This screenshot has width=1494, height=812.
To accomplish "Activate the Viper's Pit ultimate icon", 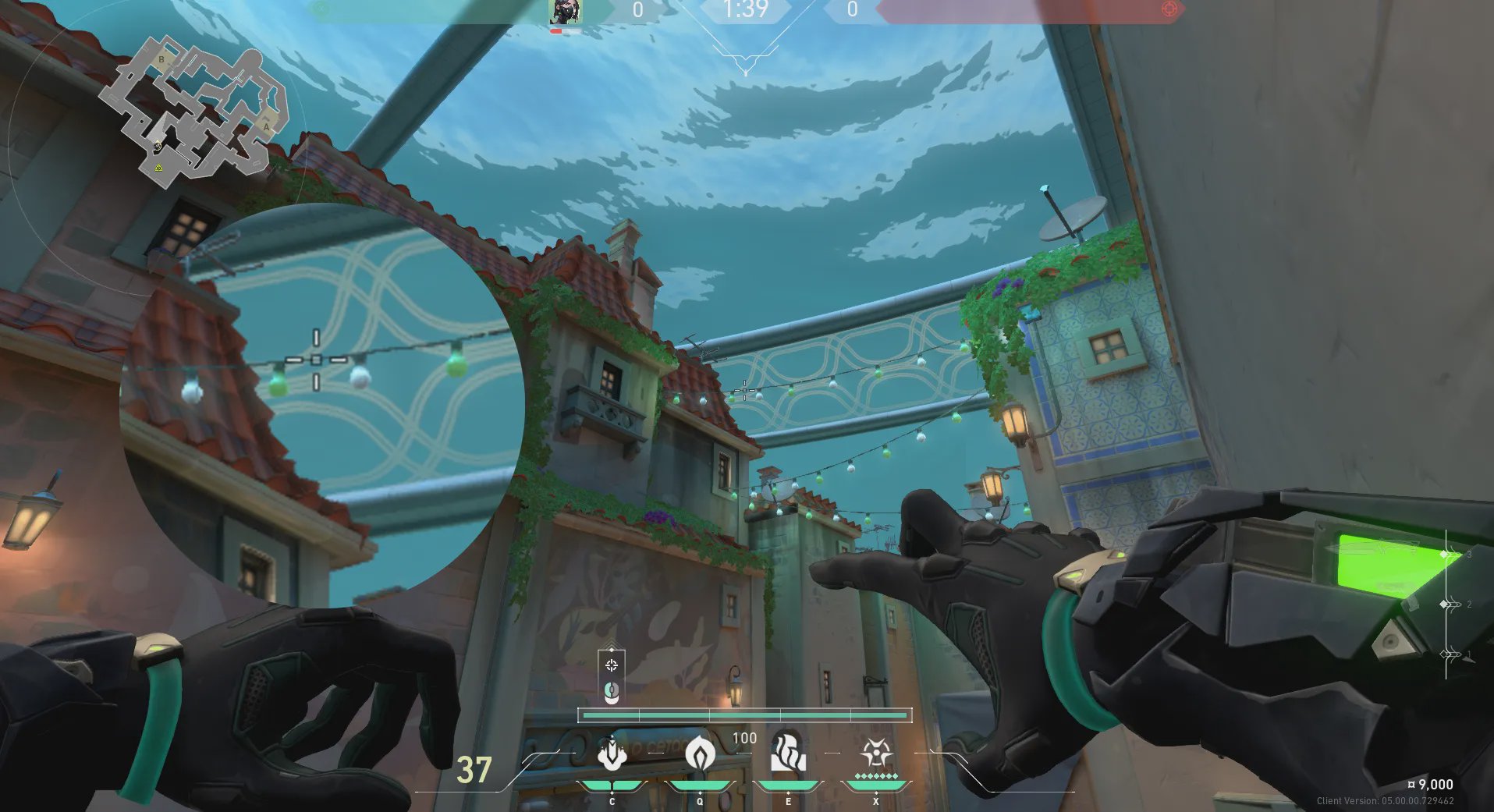I will click(876, 753).
